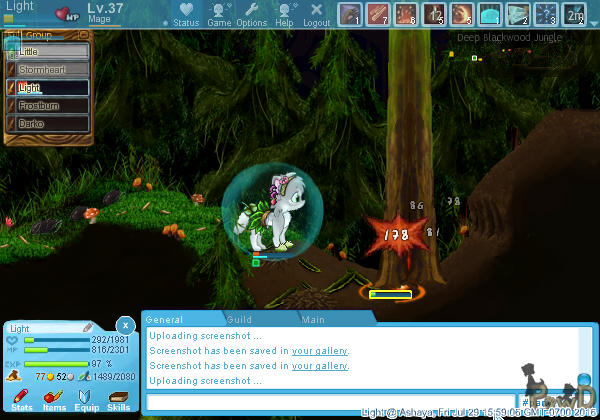Open the Equip panel
Screen dimensions: 600x420
click(x=86, y=400)
